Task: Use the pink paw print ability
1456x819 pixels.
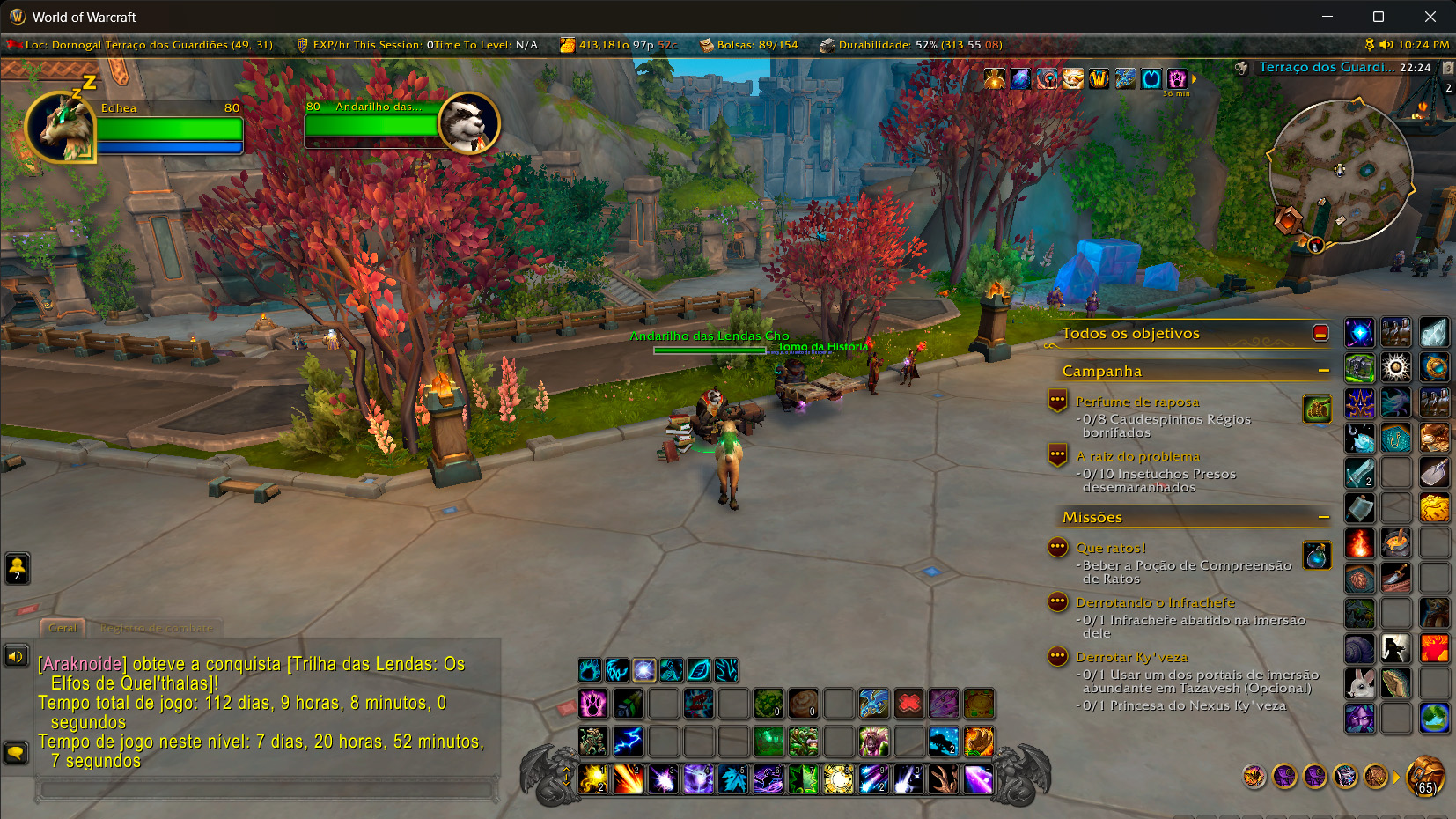Action: coord(593,704)
